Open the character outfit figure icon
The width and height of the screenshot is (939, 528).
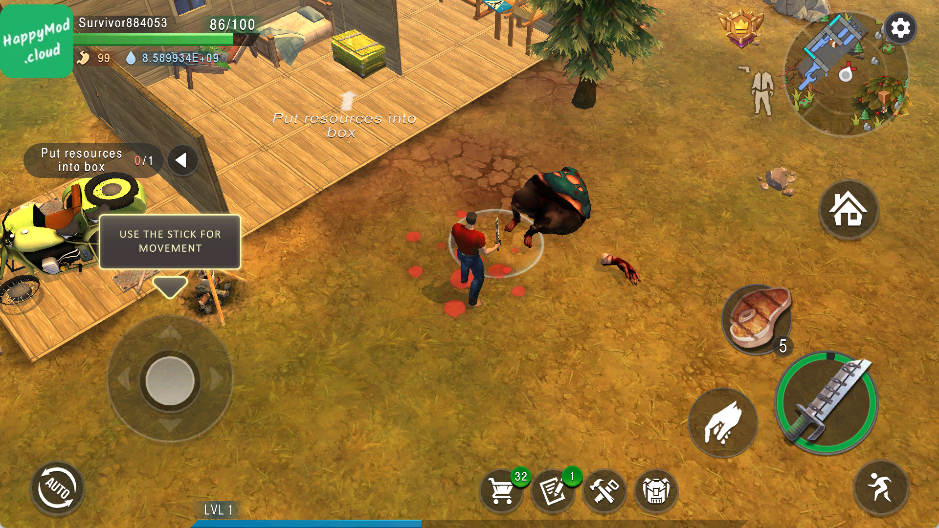tap(763, 92)
